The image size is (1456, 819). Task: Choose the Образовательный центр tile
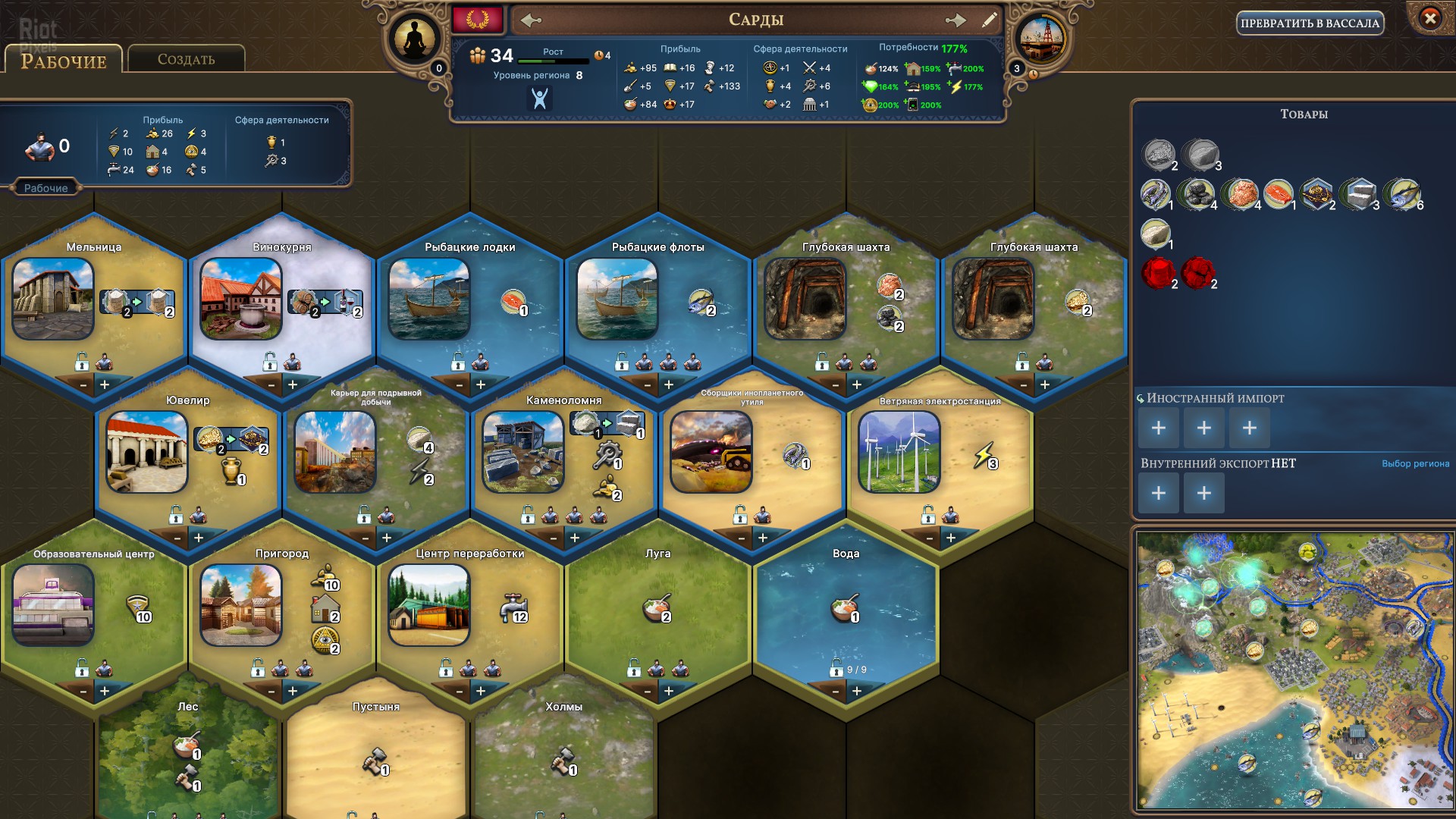point(53,605)
